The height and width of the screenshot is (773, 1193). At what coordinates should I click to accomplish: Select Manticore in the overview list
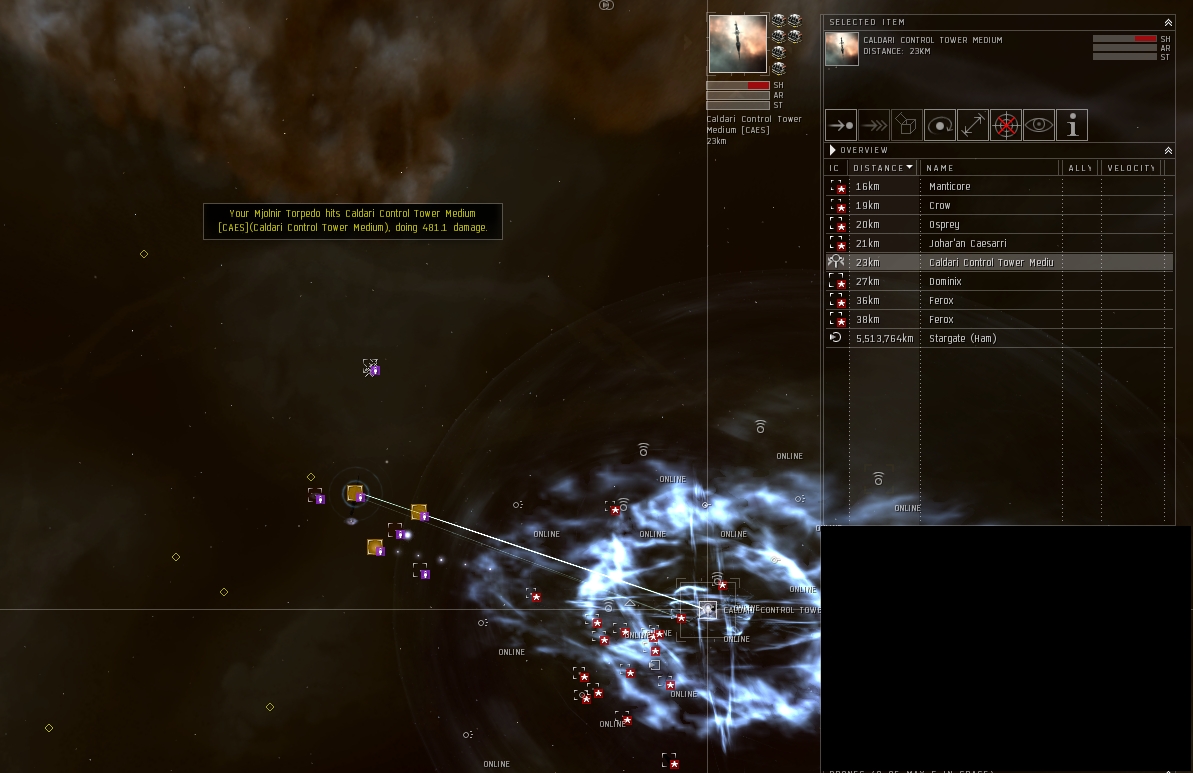point(949,187)
